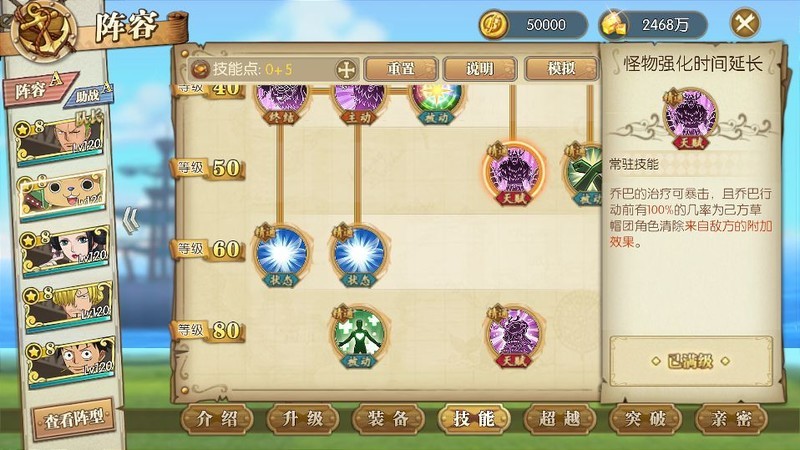Open the 突破 breakthrough tab
The width and height of the screenshot is (800, 450).
pos(643,418)
